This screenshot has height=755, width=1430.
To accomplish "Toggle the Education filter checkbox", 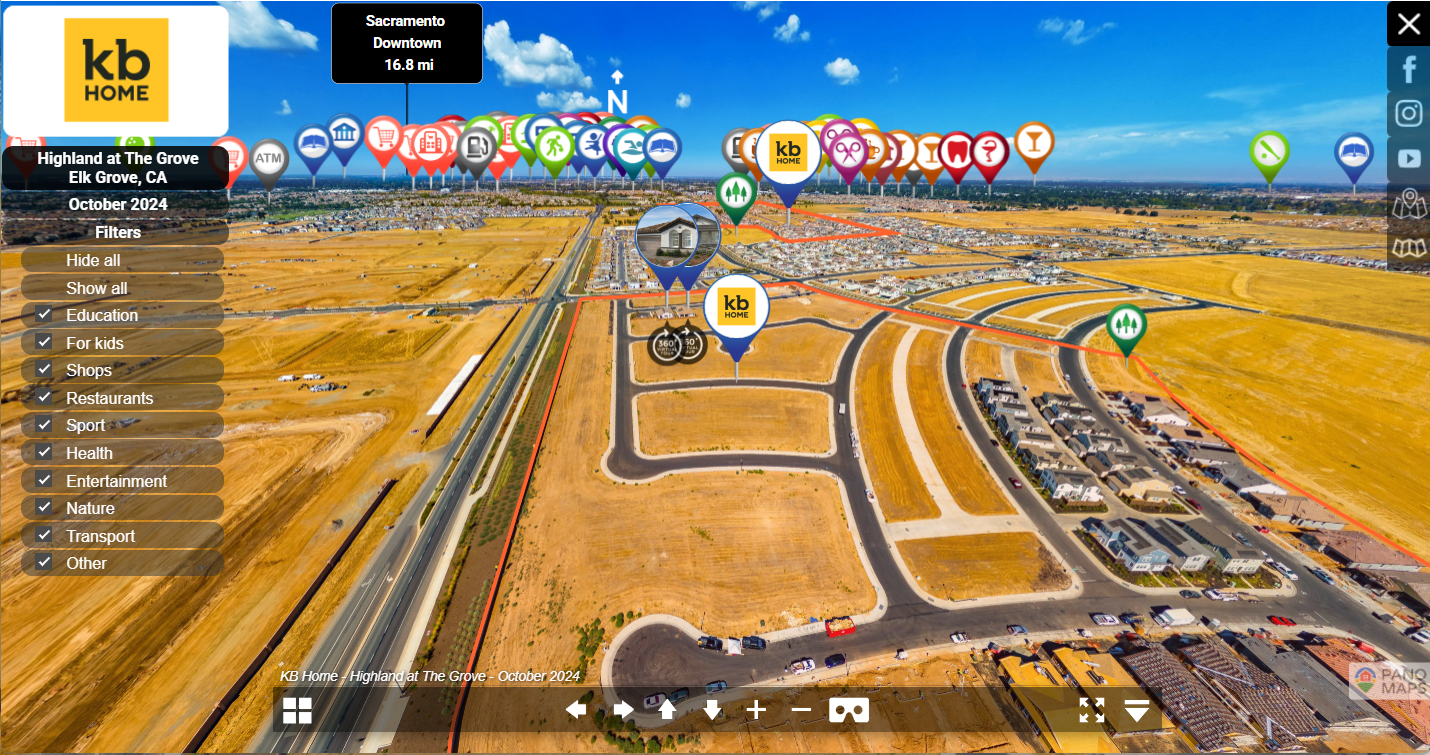I will (x=44, y=315).
